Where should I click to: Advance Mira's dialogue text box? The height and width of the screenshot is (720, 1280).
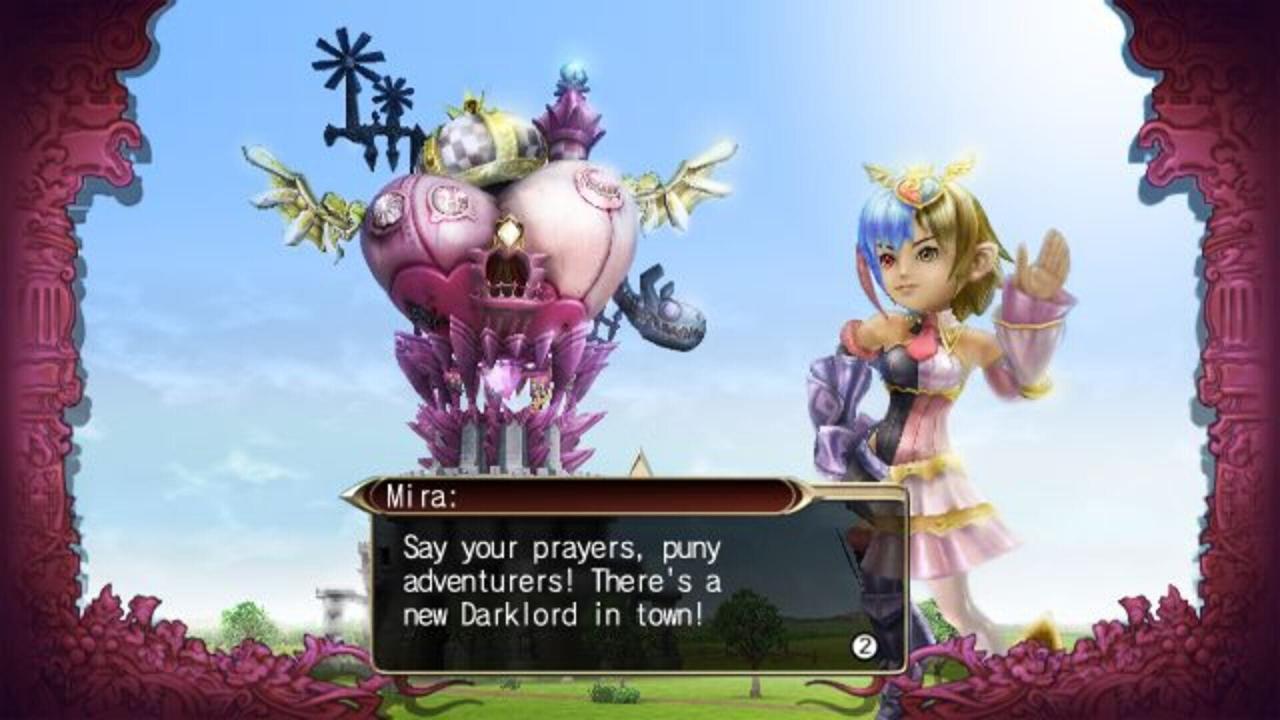(864, 646)
